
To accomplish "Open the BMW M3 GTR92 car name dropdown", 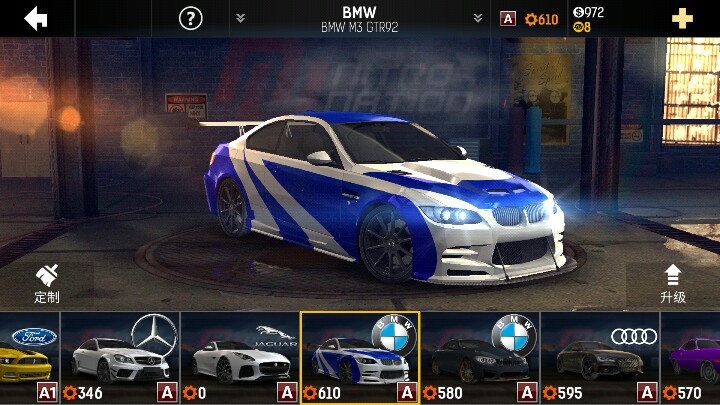I will 359,19.
